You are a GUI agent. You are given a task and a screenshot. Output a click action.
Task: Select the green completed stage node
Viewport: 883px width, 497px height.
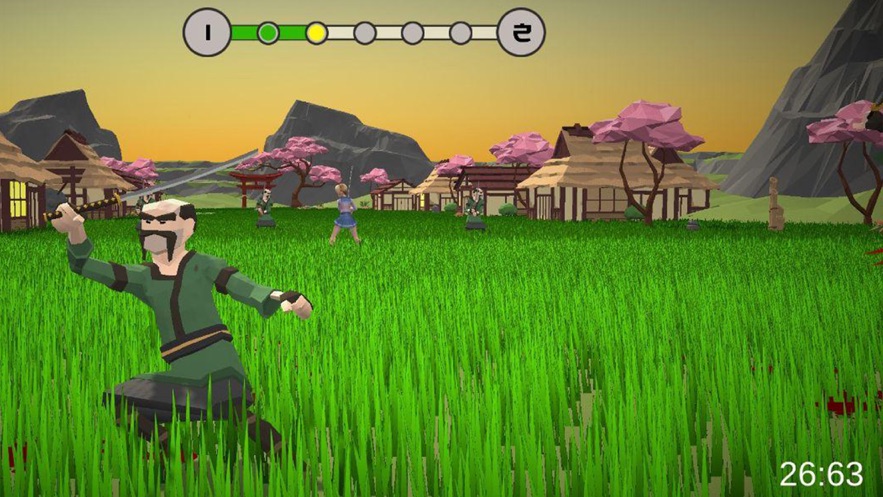[x=268, y=33]
